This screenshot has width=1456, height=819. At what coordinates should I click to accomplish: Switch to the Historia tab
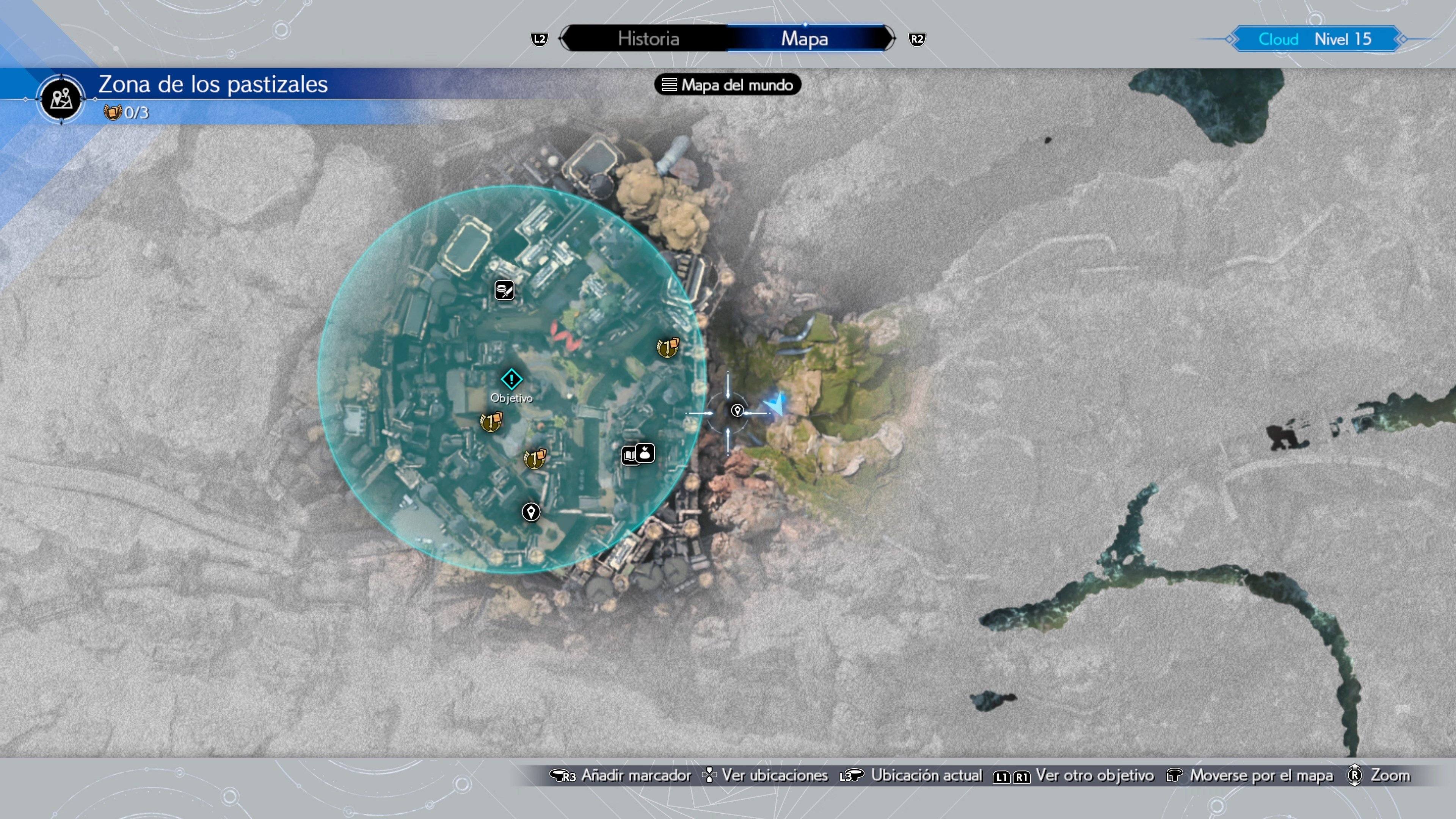tap(649, 38)
